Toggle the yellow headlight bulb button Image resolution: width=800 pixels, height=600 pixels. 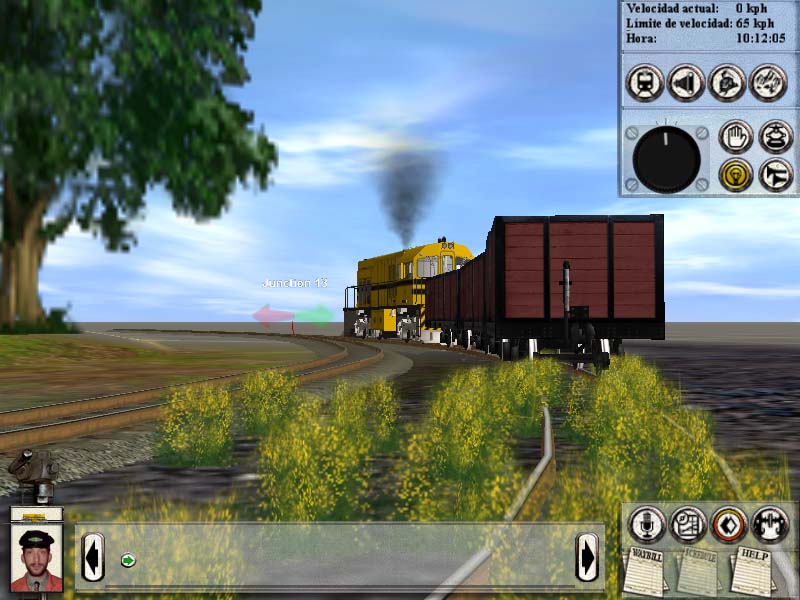735,175
